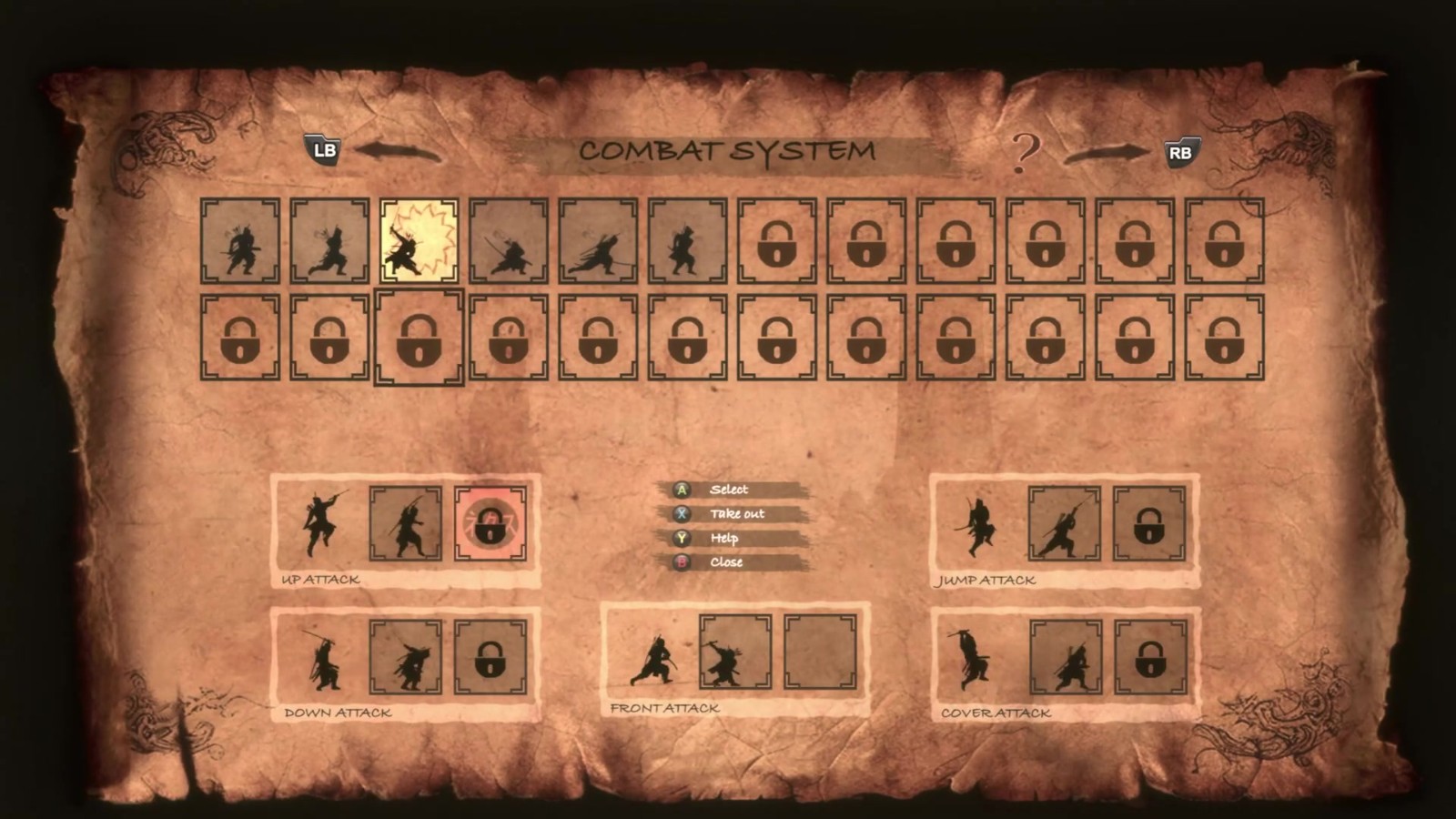
Task: Select the large padlock in the second row
Action: pos(419,337)
